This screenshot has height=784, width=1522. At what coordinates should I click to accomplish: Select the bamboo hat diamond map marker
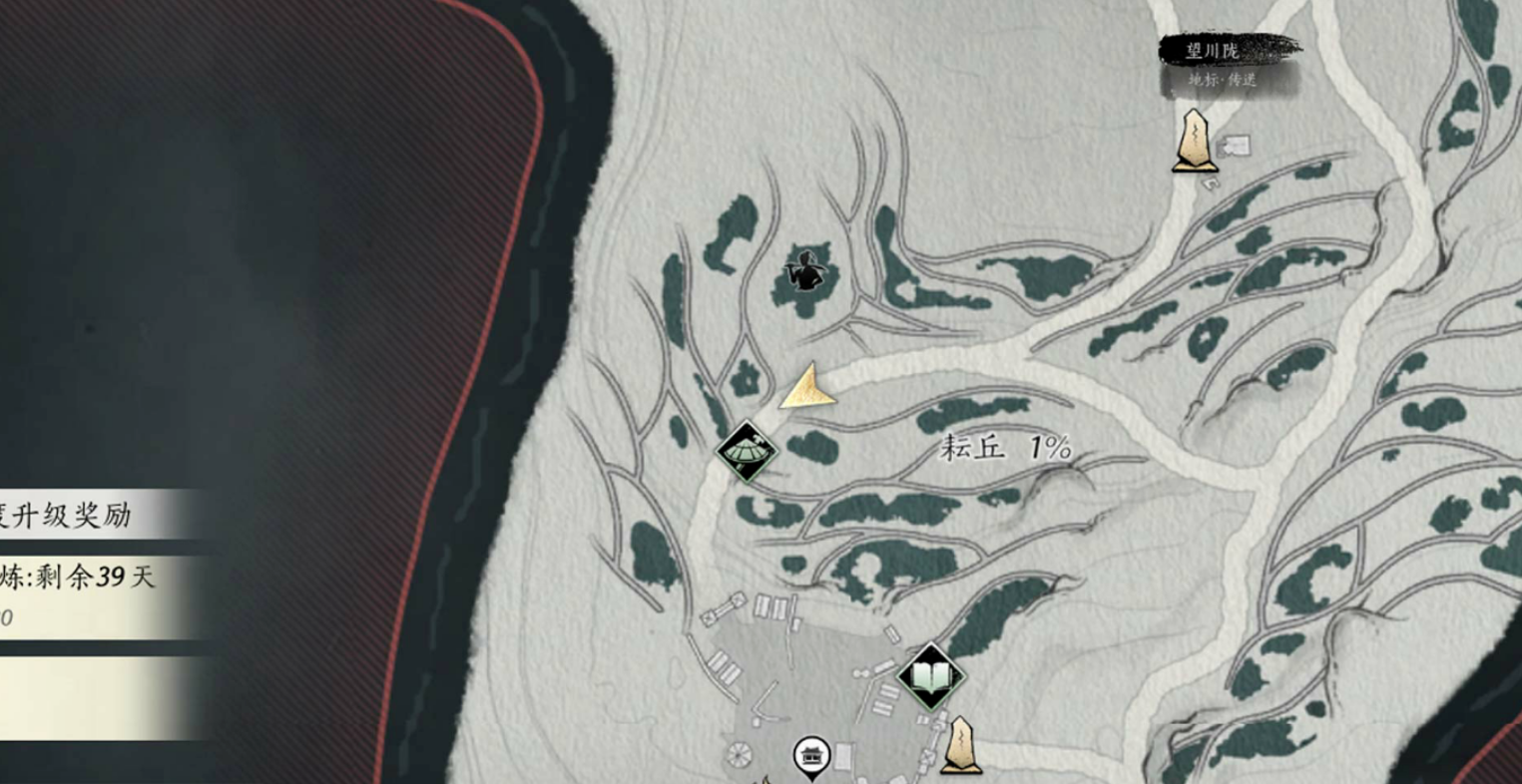tap(748, 452)
